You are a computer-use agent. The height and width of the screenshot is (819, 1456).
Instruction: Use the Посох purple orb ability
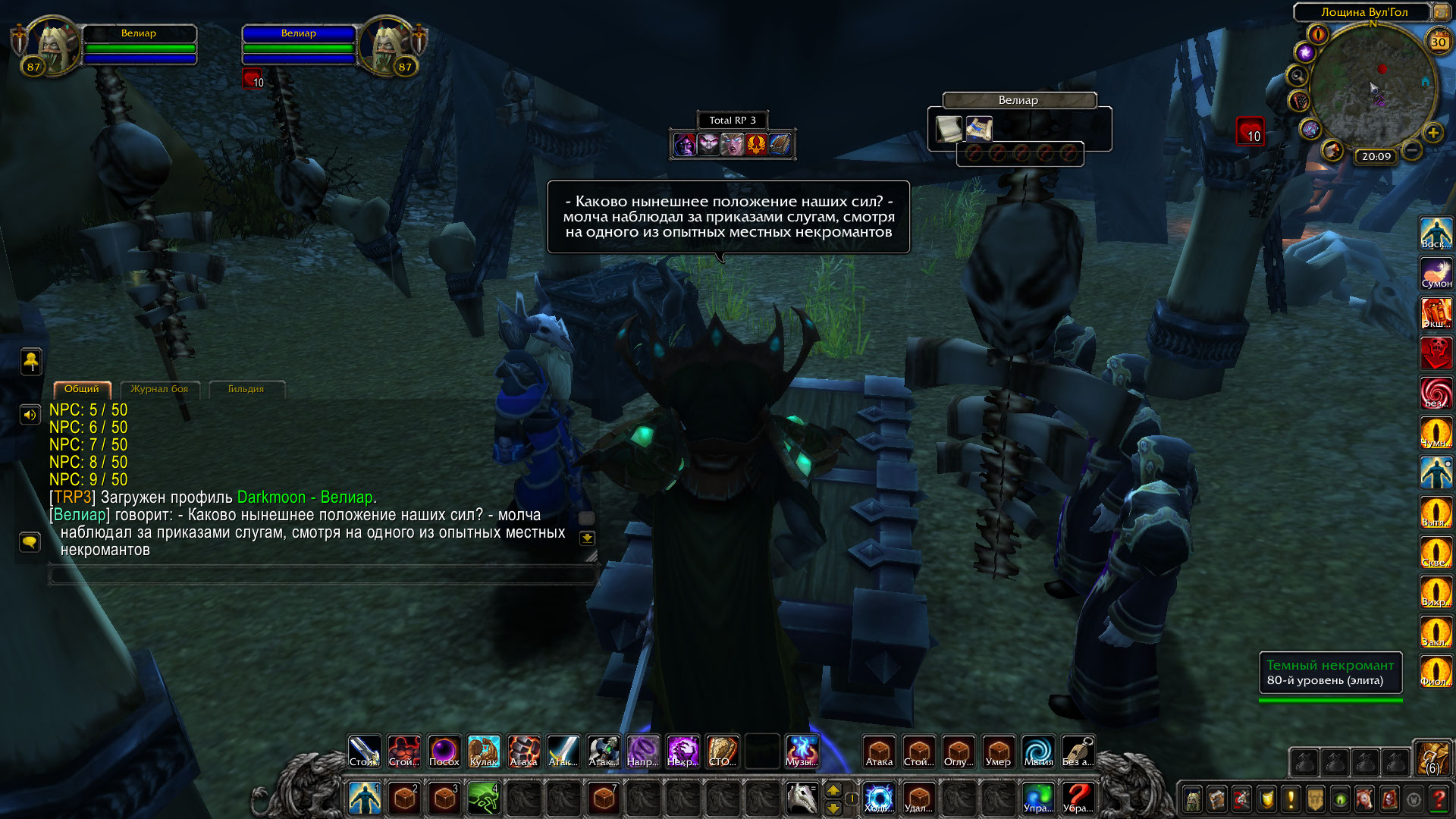(444, 752)
